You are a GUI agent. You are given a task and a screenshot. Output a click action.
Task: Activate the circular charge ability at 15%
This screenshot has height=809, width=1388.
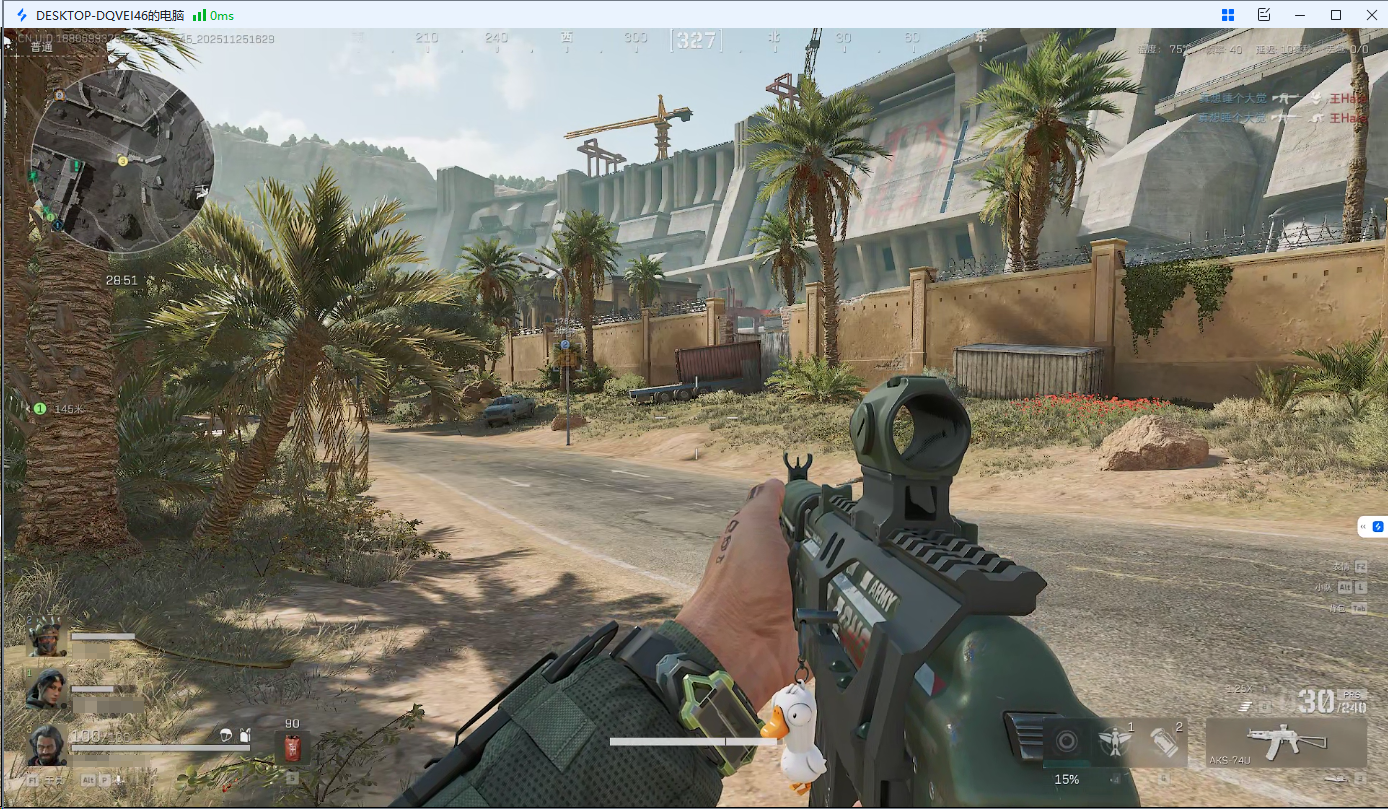pos(1066,743)
